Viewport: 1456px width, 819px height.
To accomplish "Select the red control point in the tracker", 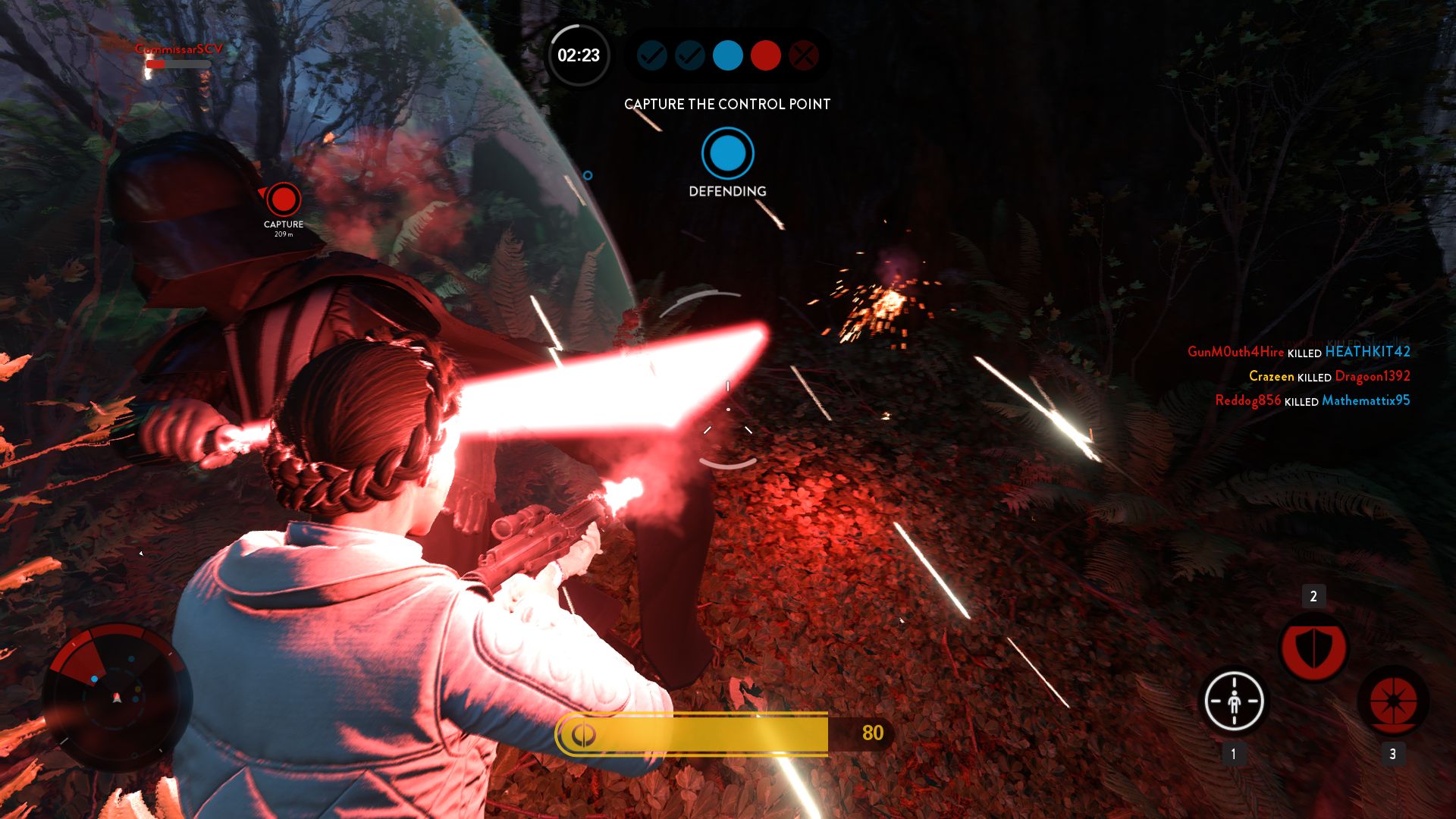I will (x=765, y=55).
